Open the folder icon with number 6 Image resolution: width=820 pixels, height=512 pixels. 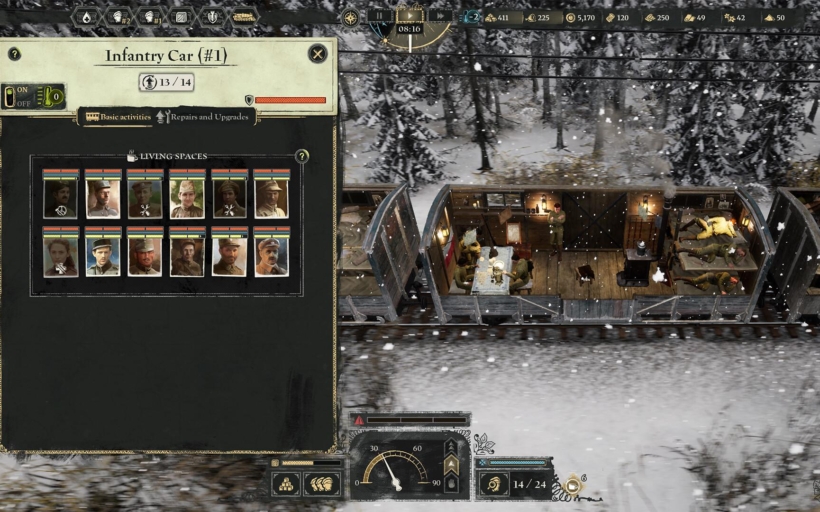573,485
